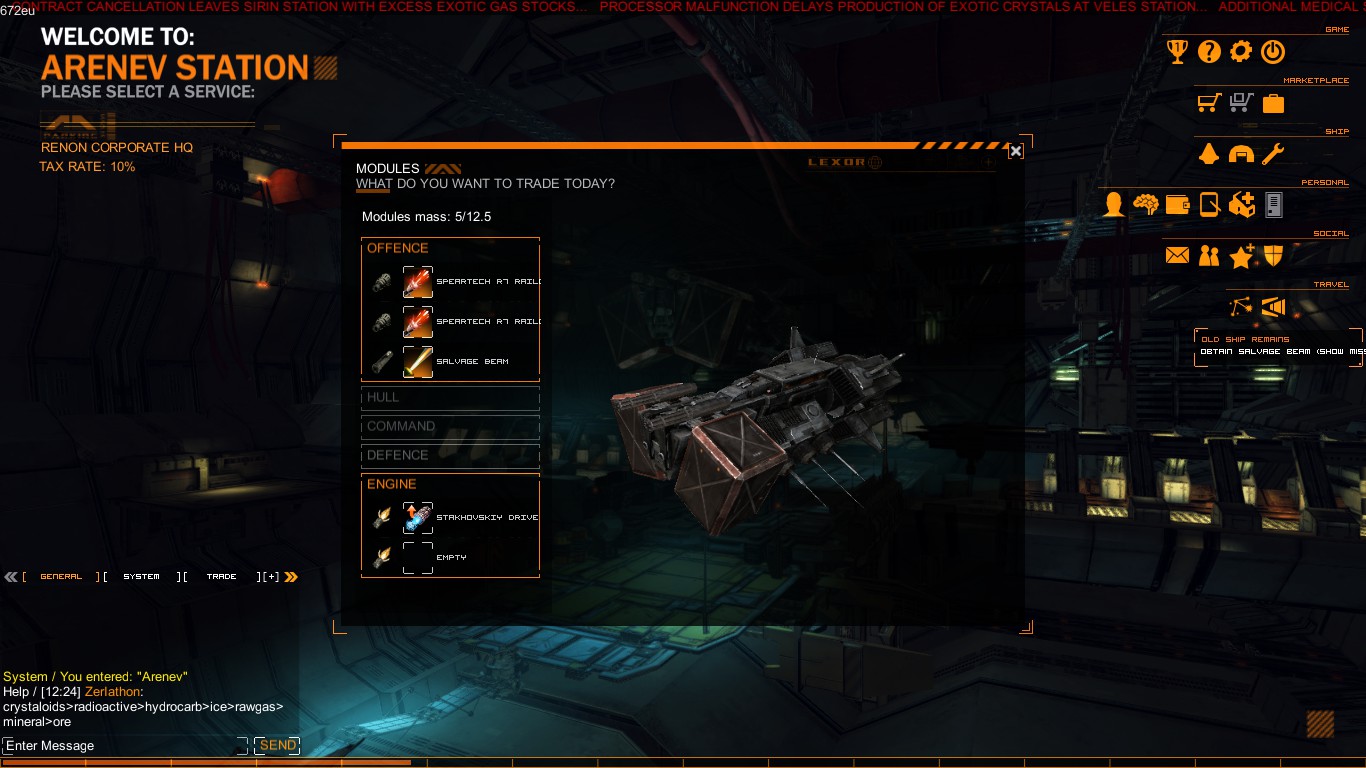Expand the Defence module section
The image size is (1366, 768).
coord(450,455)
